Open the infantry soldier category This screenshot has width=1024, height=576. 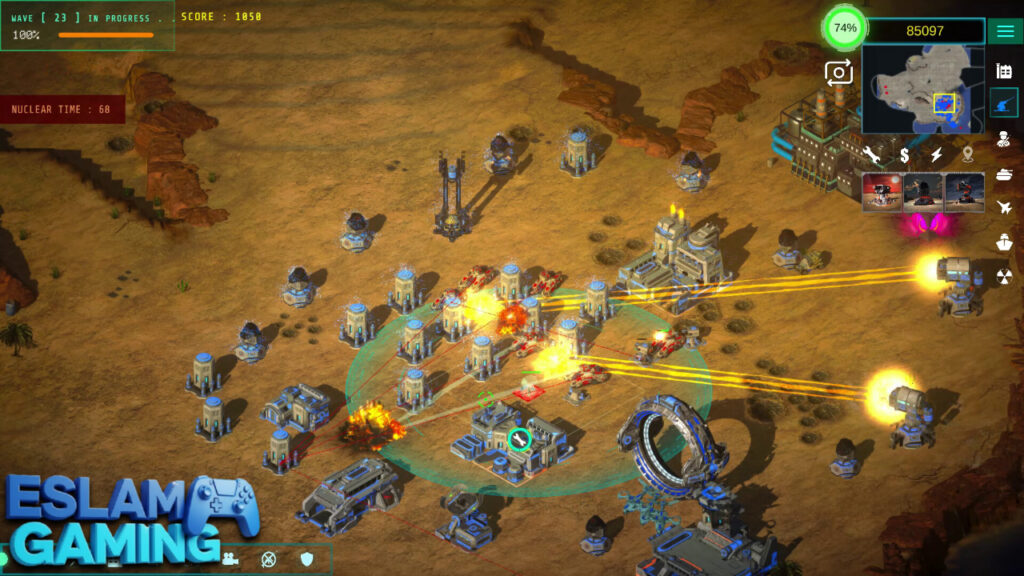[x=1005, y=138]
